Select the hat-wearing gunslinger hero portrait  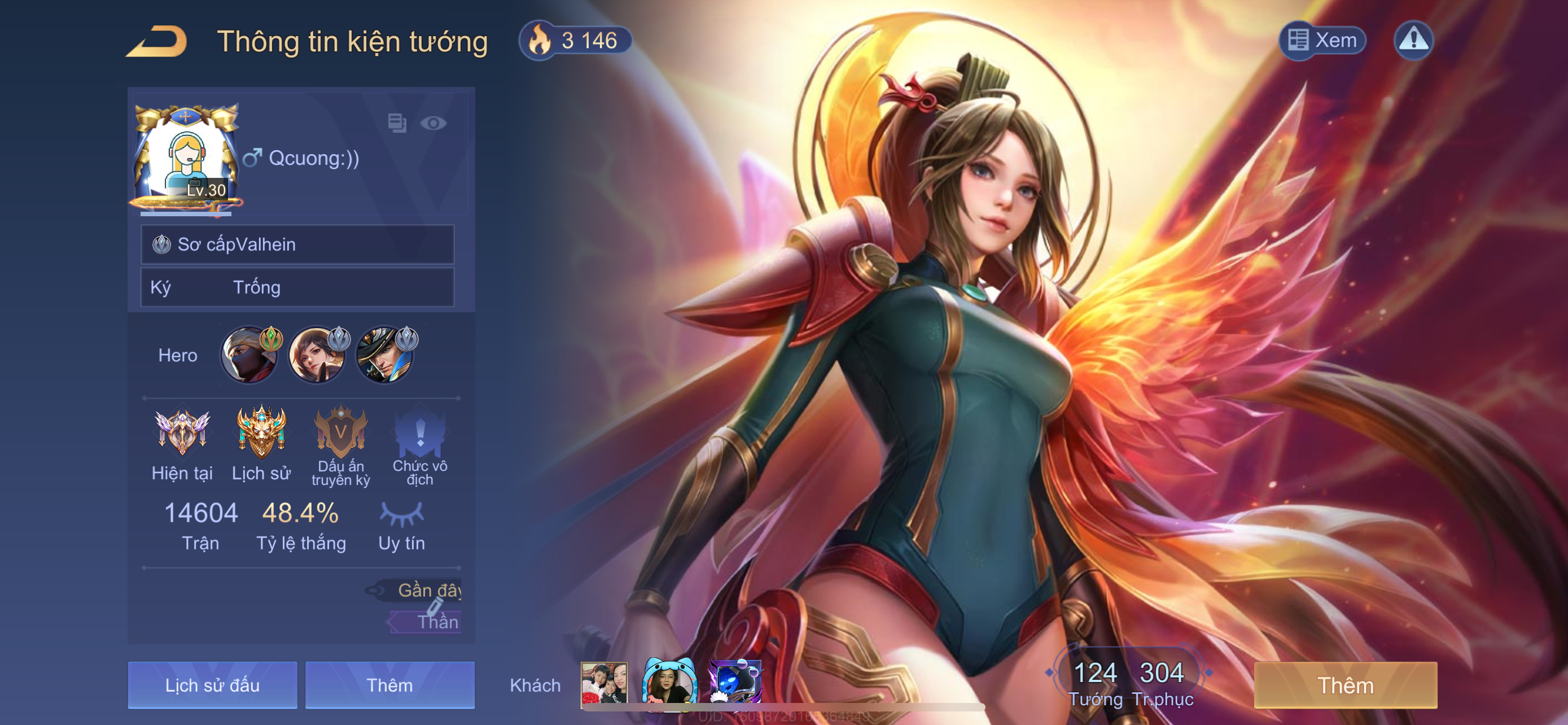coord(384,356)
